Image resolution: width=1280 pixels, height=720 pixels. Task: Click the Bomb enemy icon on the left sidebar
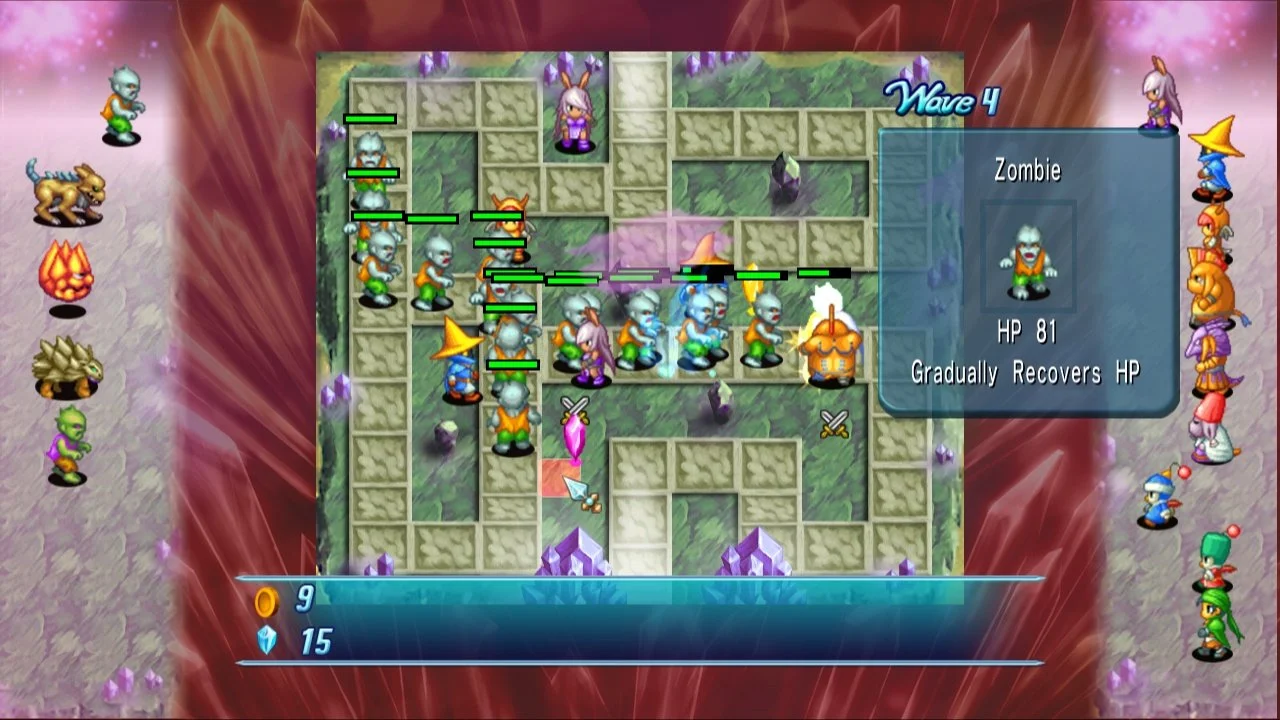point(67,268)
